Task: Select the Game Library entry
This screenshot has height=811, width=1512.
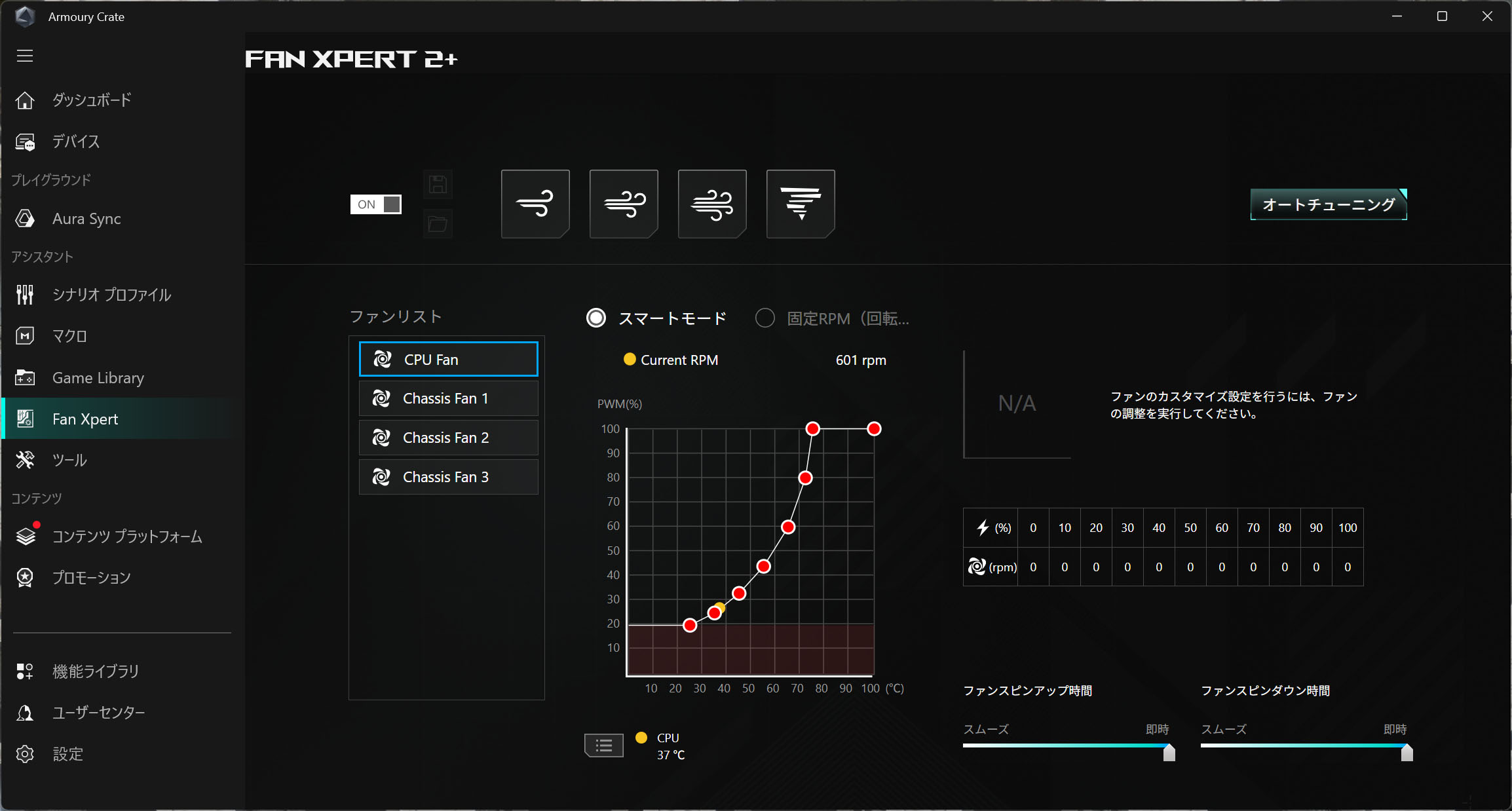Action: [x=98, y=378]
